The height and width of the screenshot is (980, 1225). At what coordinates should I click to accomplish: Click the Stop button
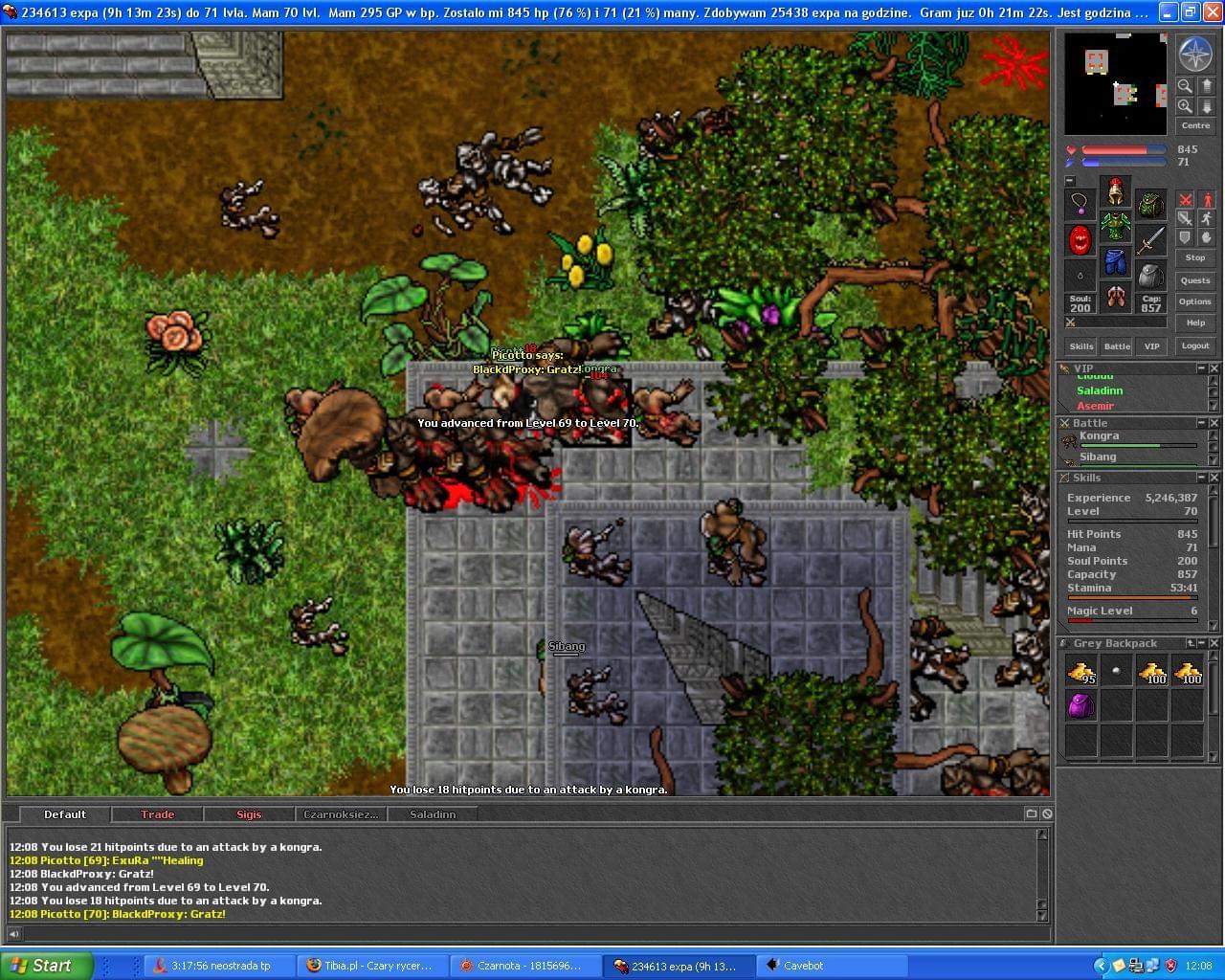[x=1194, y=257]
